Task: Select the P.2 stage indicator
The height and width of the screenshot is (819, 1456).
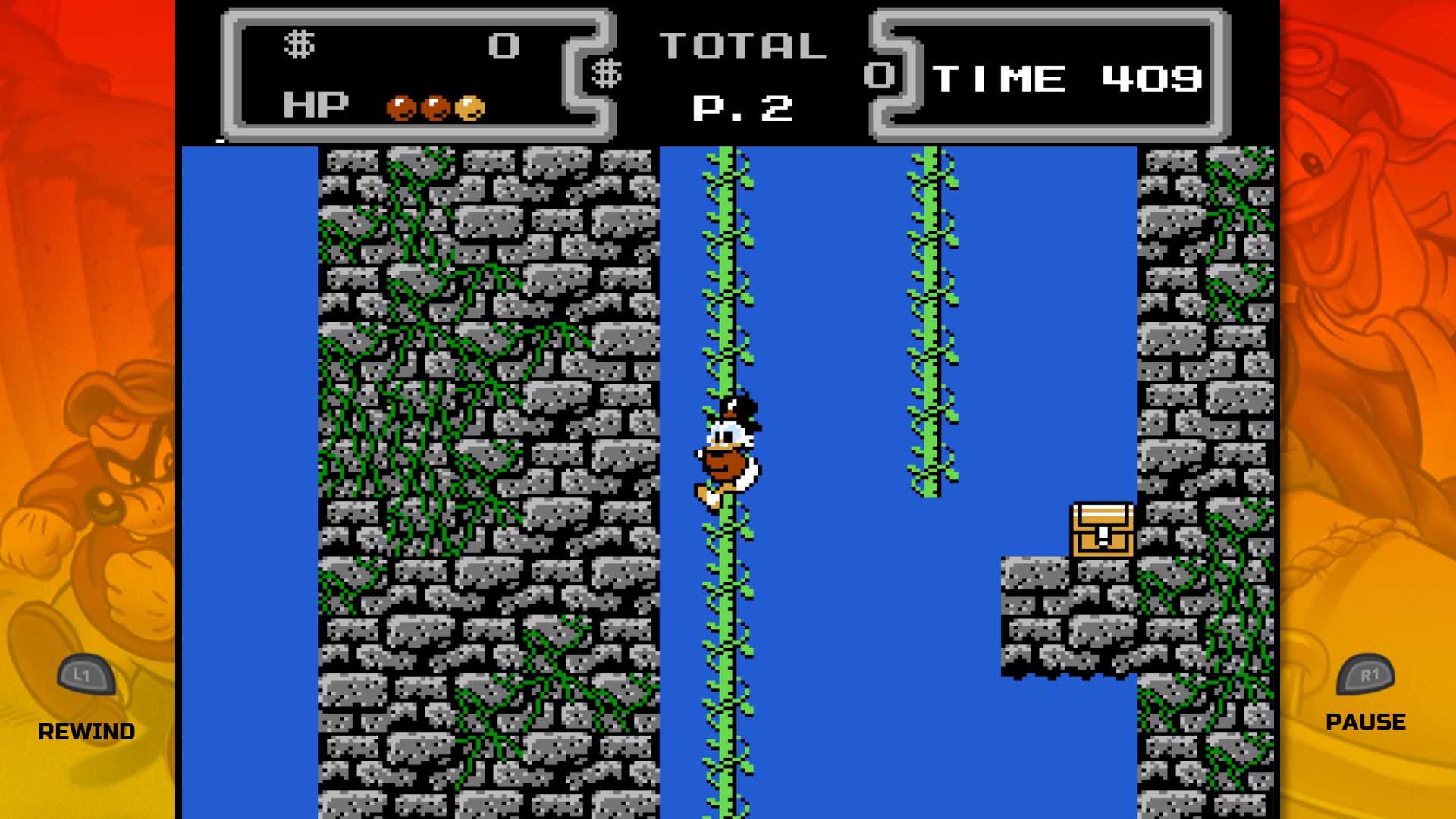Action: [x=739, y=108]
